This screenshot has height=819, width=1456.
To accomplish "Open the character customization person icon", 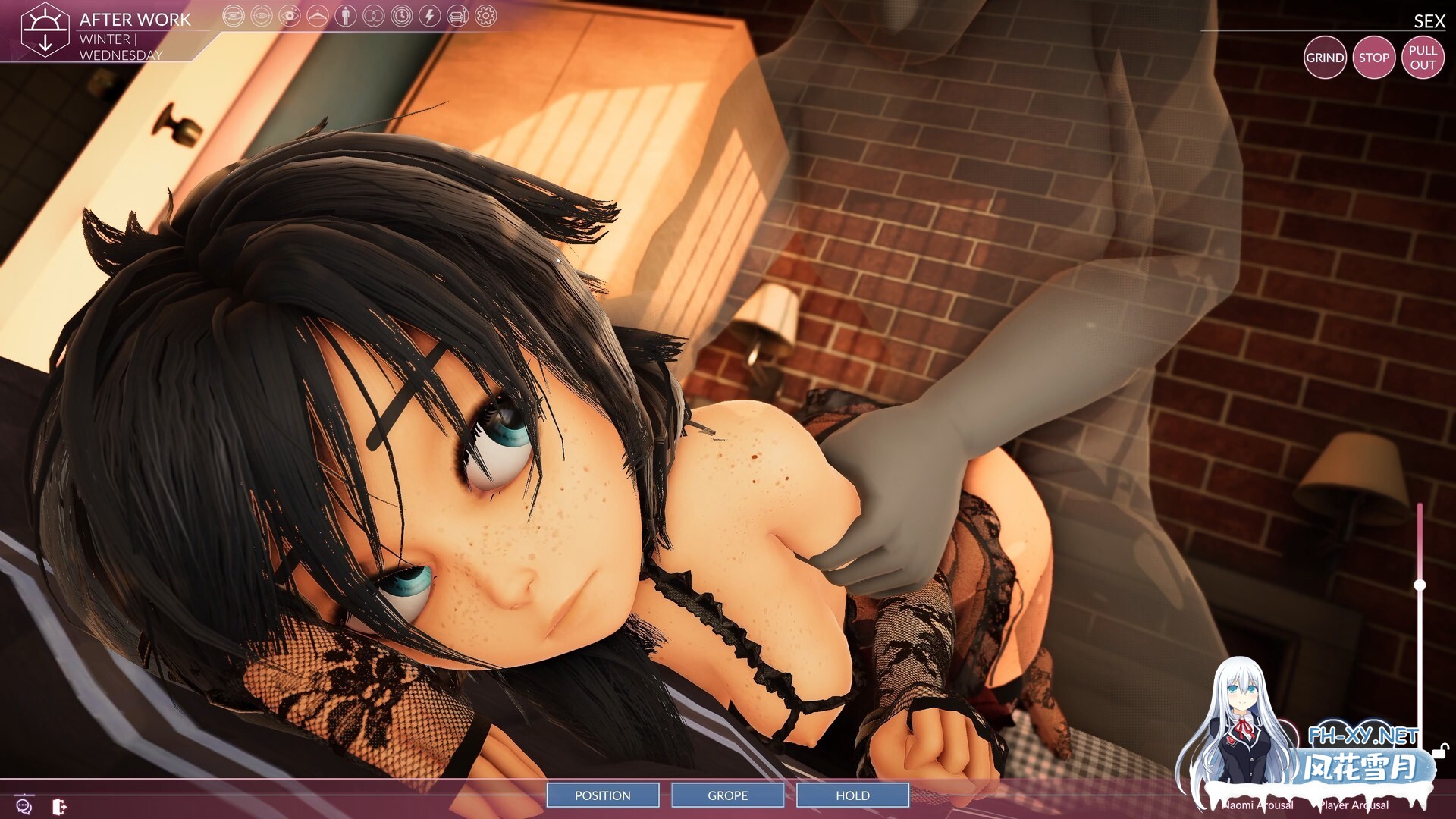I will 346,16.
